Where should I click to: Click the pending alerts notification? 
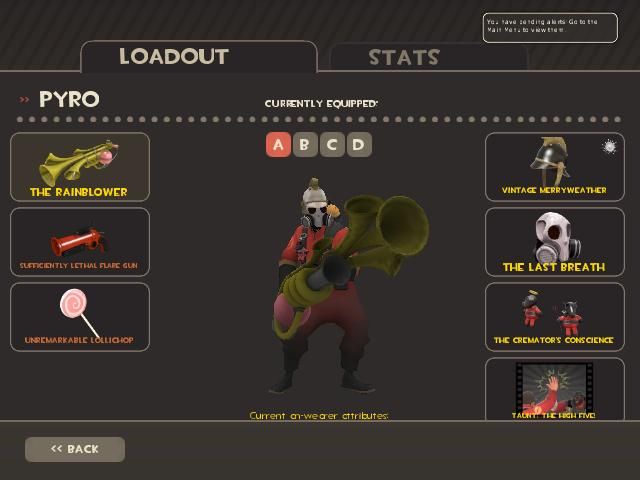pyautogui.click(x=550, y=27)
